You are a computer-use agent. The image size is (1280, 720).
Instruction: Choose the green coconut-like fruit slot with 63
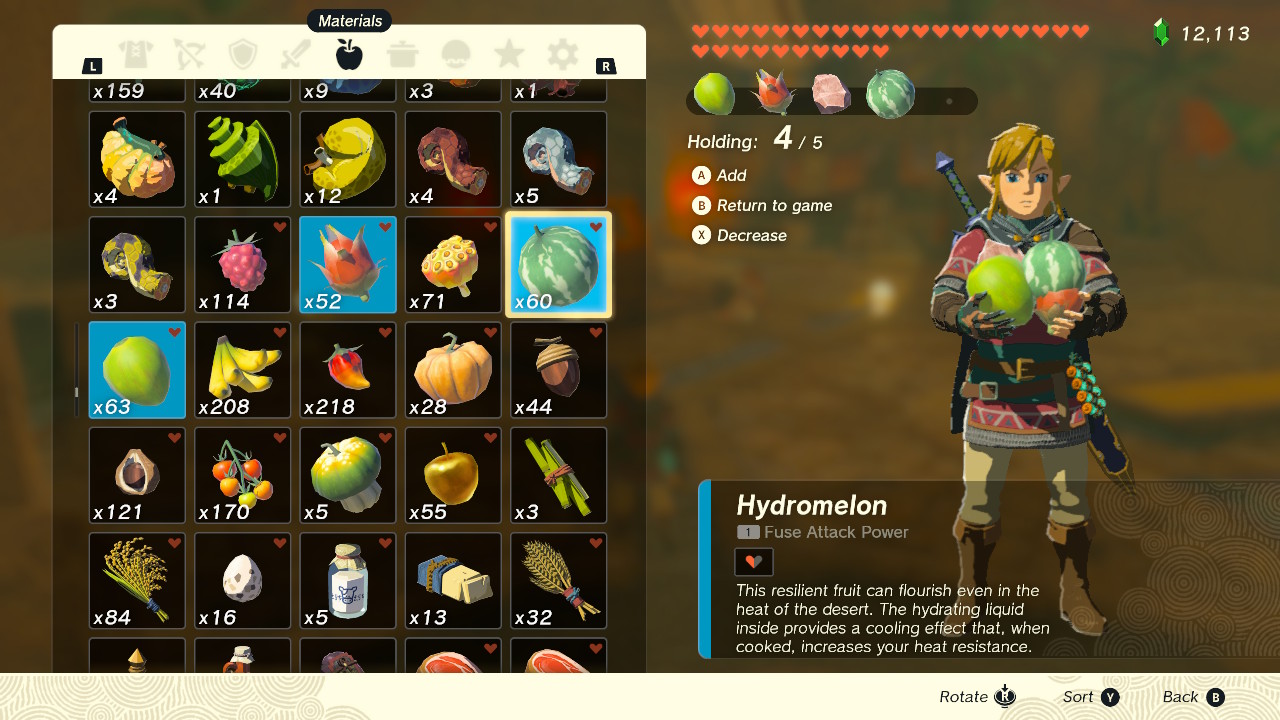pos(137,370)
